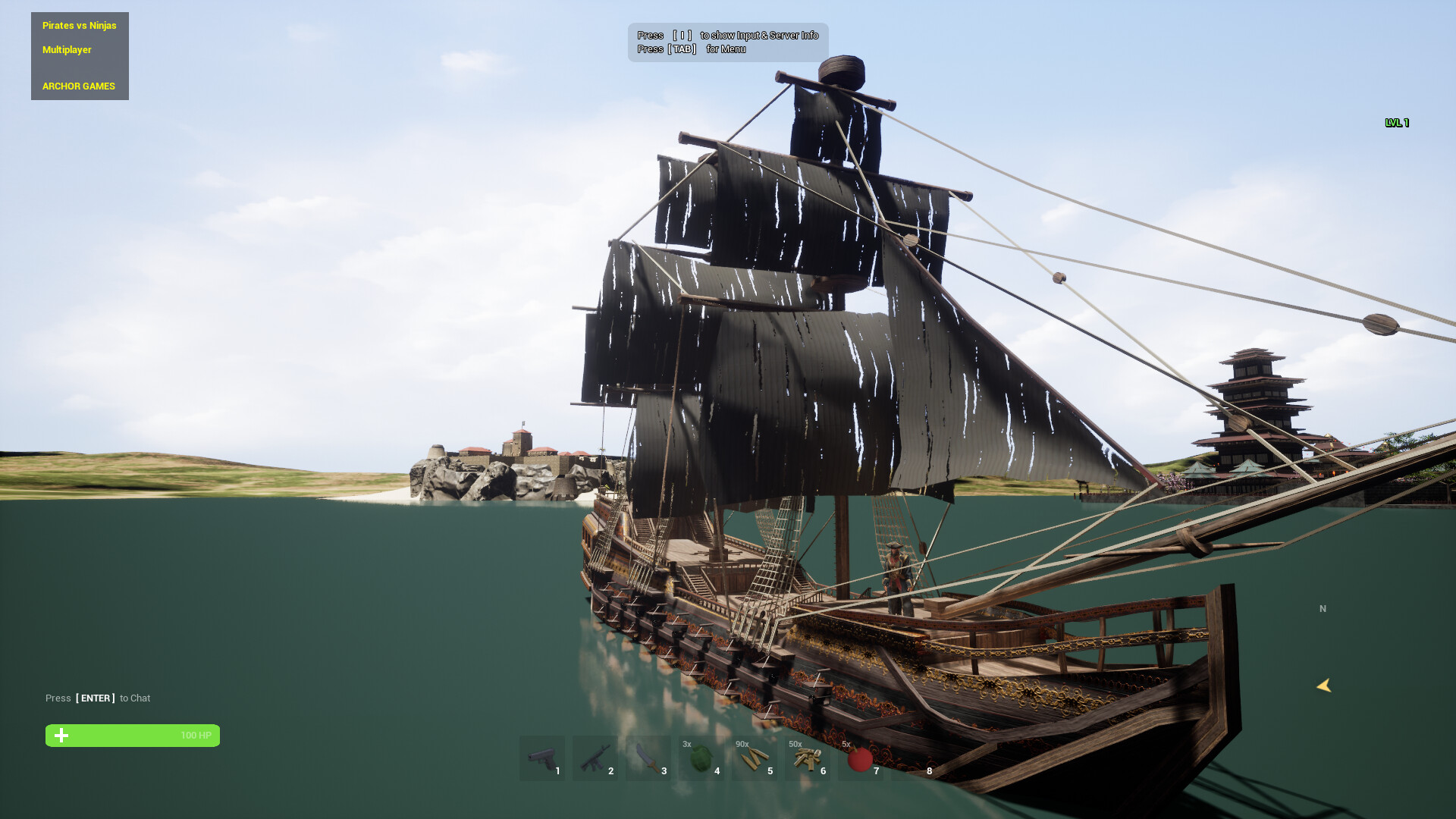
Task: Click the ARCHOR GAMES link
Action: pyautogui.click(x=78, y=86)
